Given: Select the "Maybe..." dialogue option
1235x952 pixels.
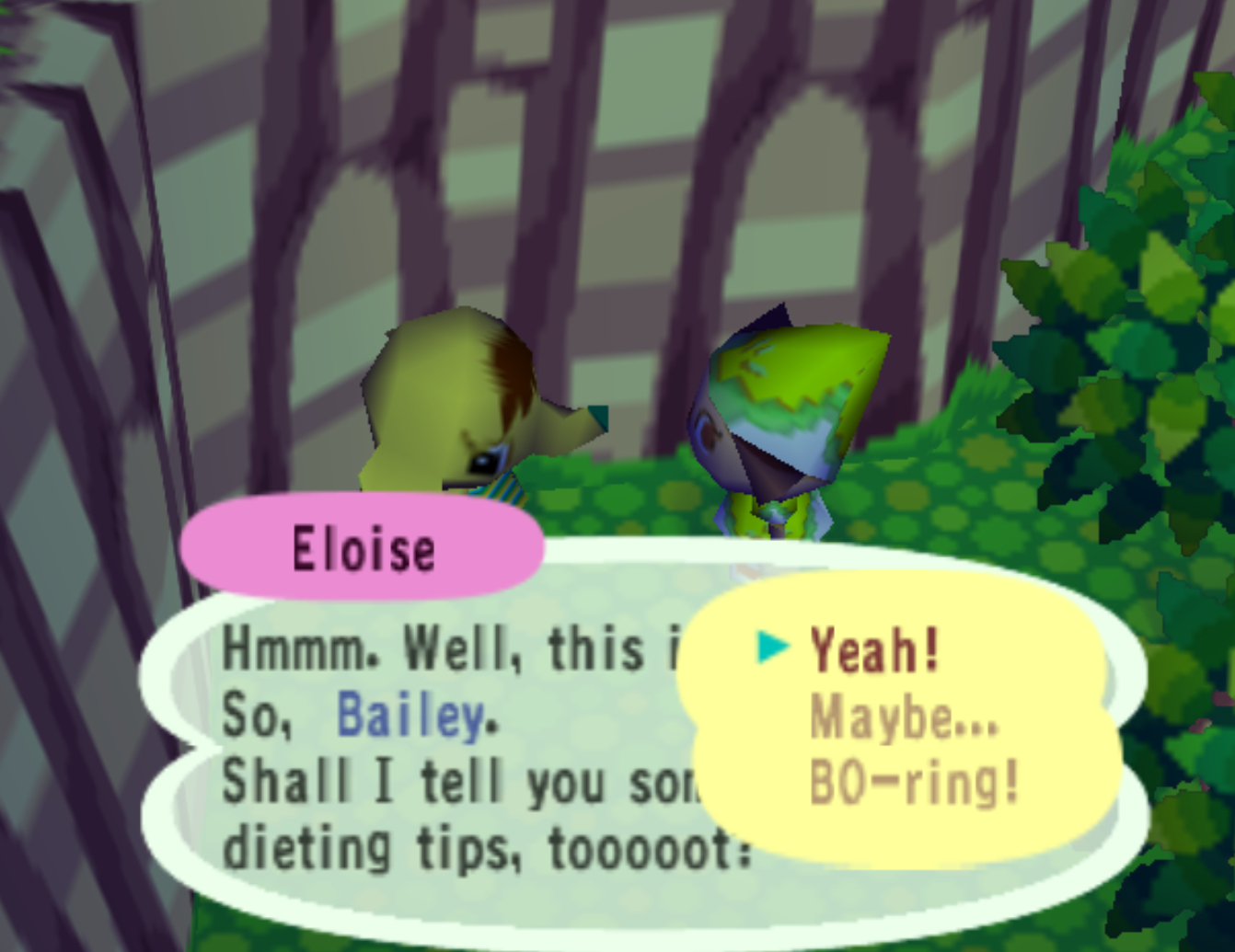Looking at the screenshot, I should [x=904, y=717].
